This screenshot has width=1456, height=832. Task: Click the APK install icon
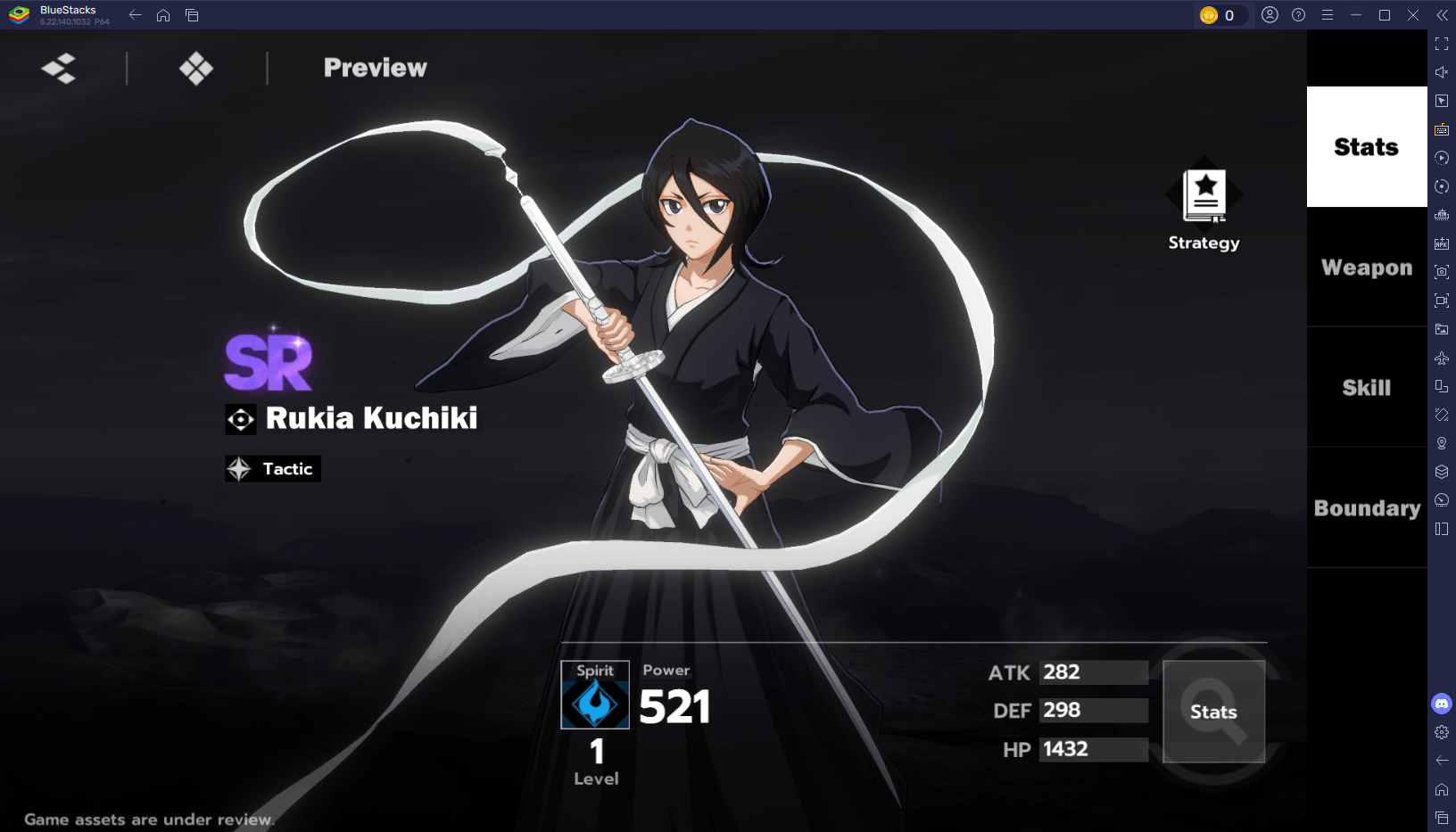click(1442, 243)
